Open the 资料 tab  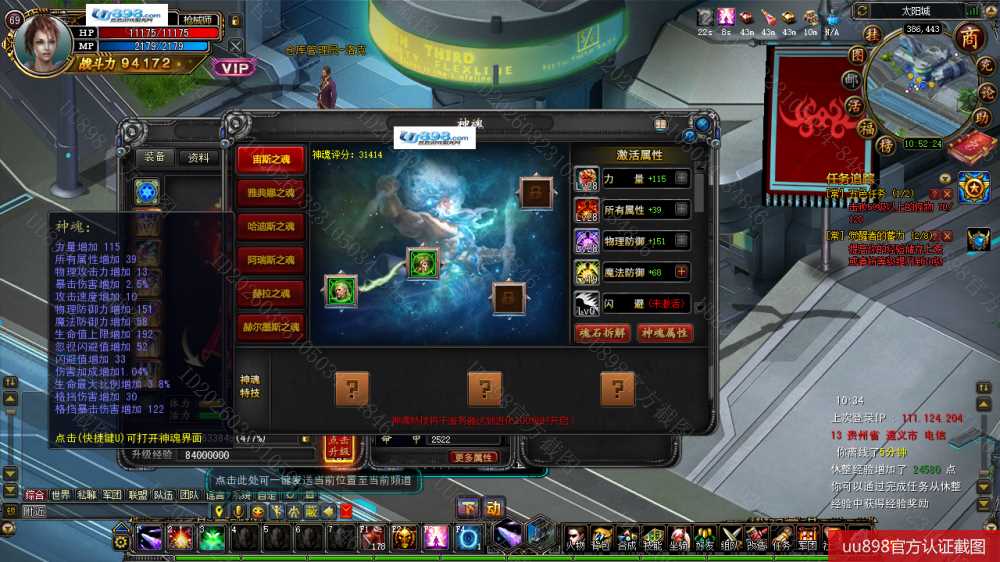pyautogui.click(x=199, y=157)
